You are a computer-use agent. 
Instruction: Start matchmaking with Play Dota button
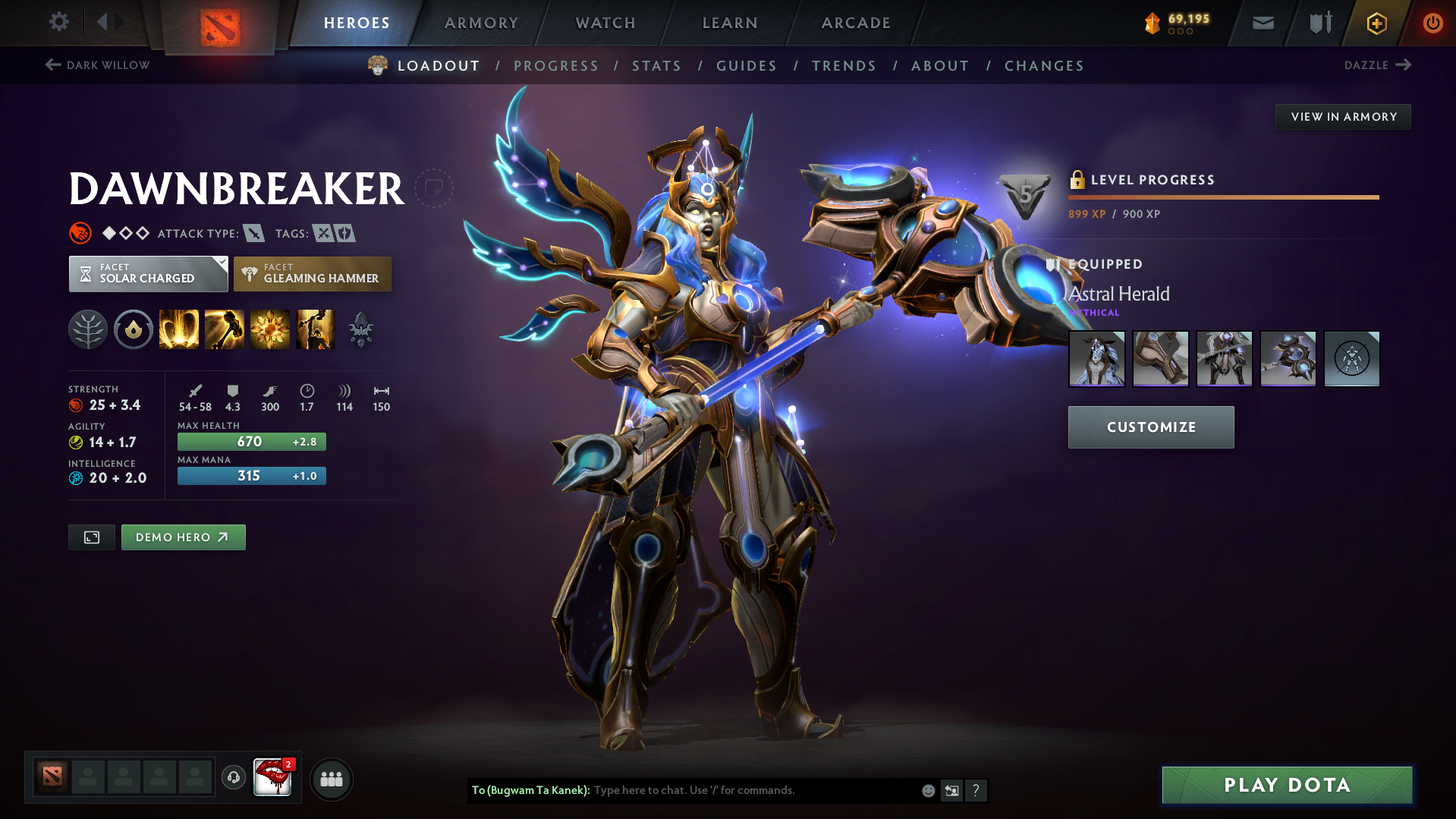(1287, 785)
